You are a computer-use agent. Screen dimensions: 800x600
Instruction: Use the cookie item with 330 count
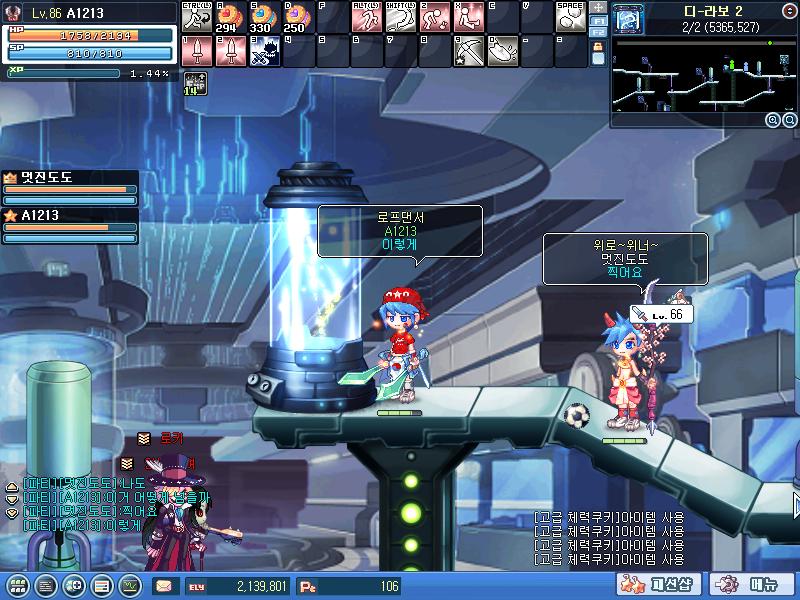pyautogui.click(x=264, y=17)
